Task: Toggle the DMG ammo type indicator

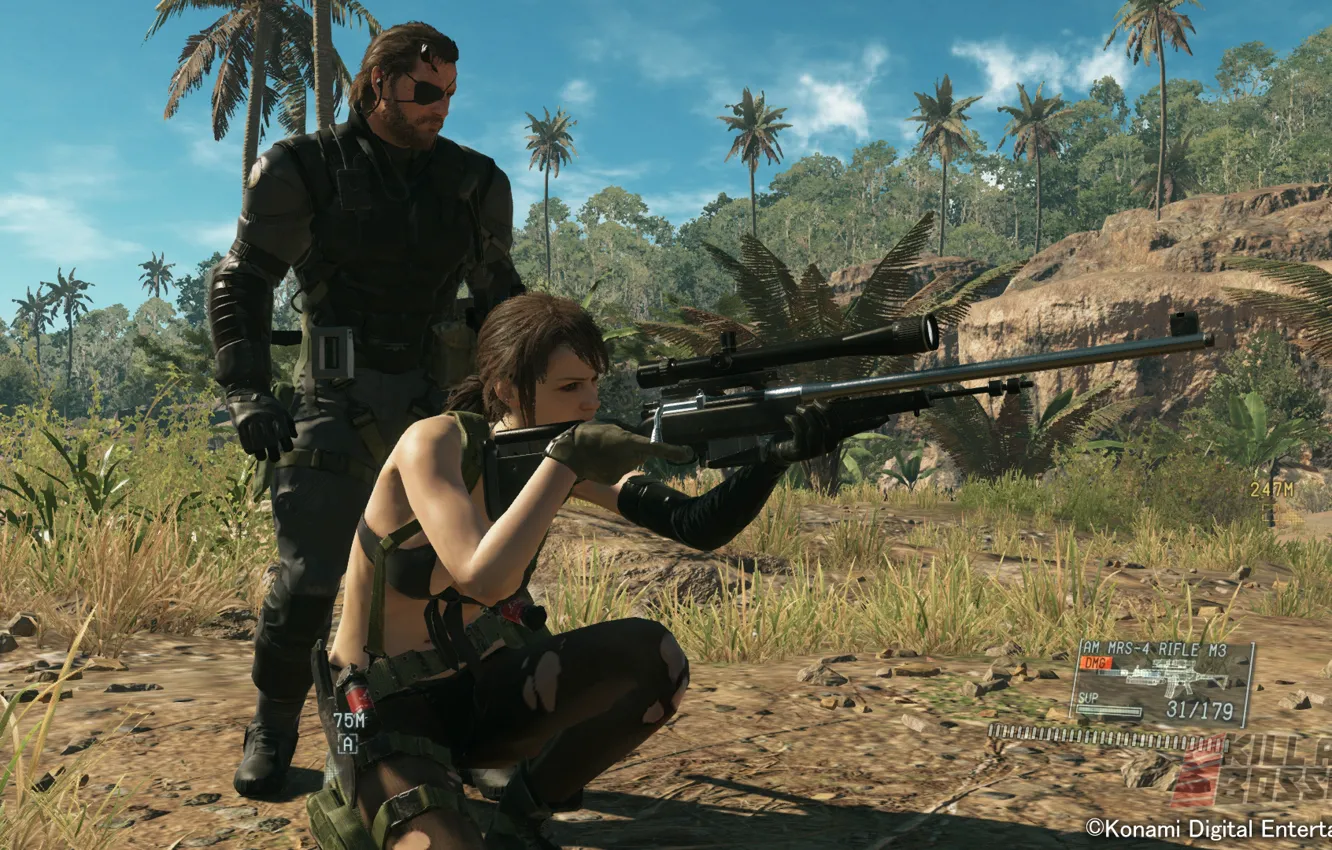Action: [x=1096, y=662]
